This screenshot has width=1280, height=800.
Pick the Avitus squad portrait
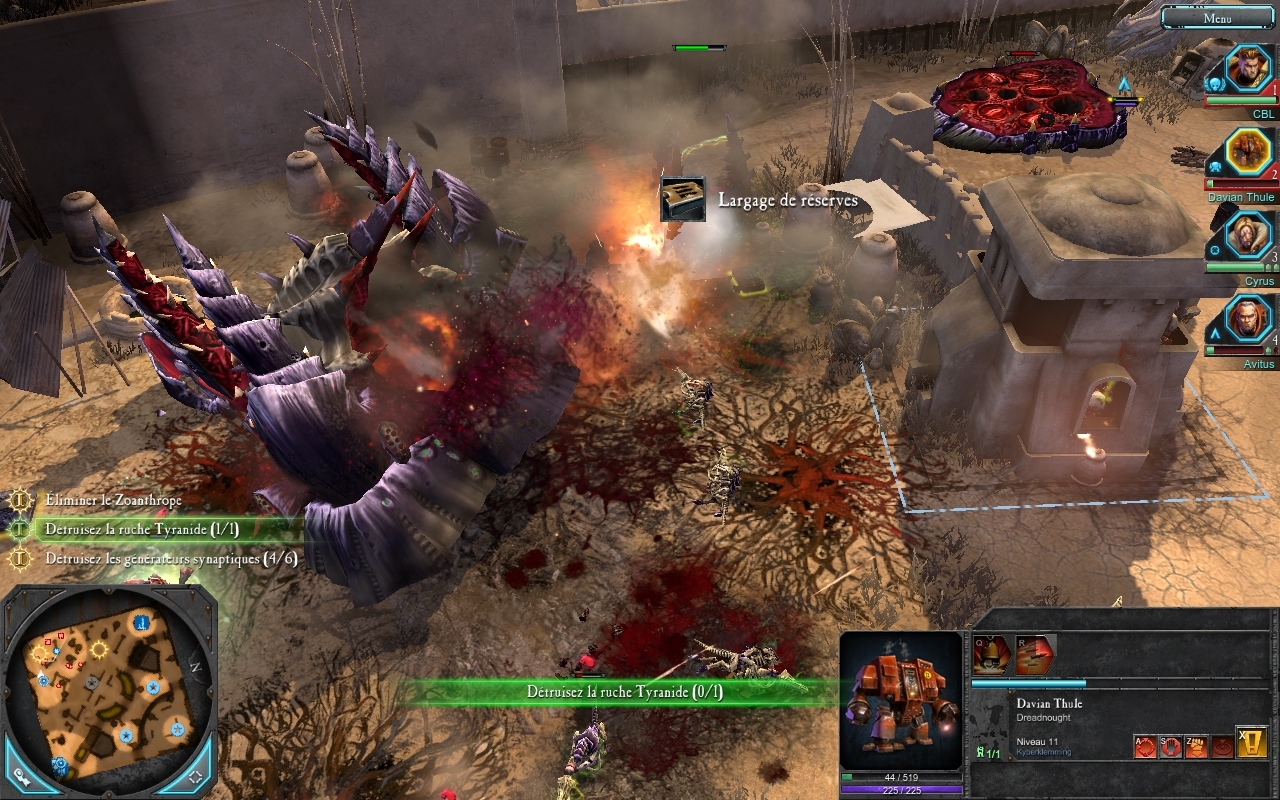point(1248,319)
